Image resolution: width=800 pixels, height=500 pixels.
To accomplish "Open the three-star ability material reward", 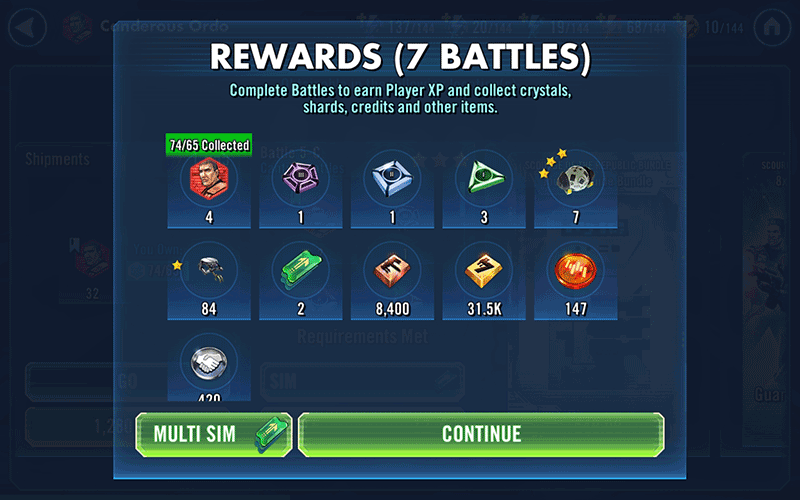I will [575, 180].
